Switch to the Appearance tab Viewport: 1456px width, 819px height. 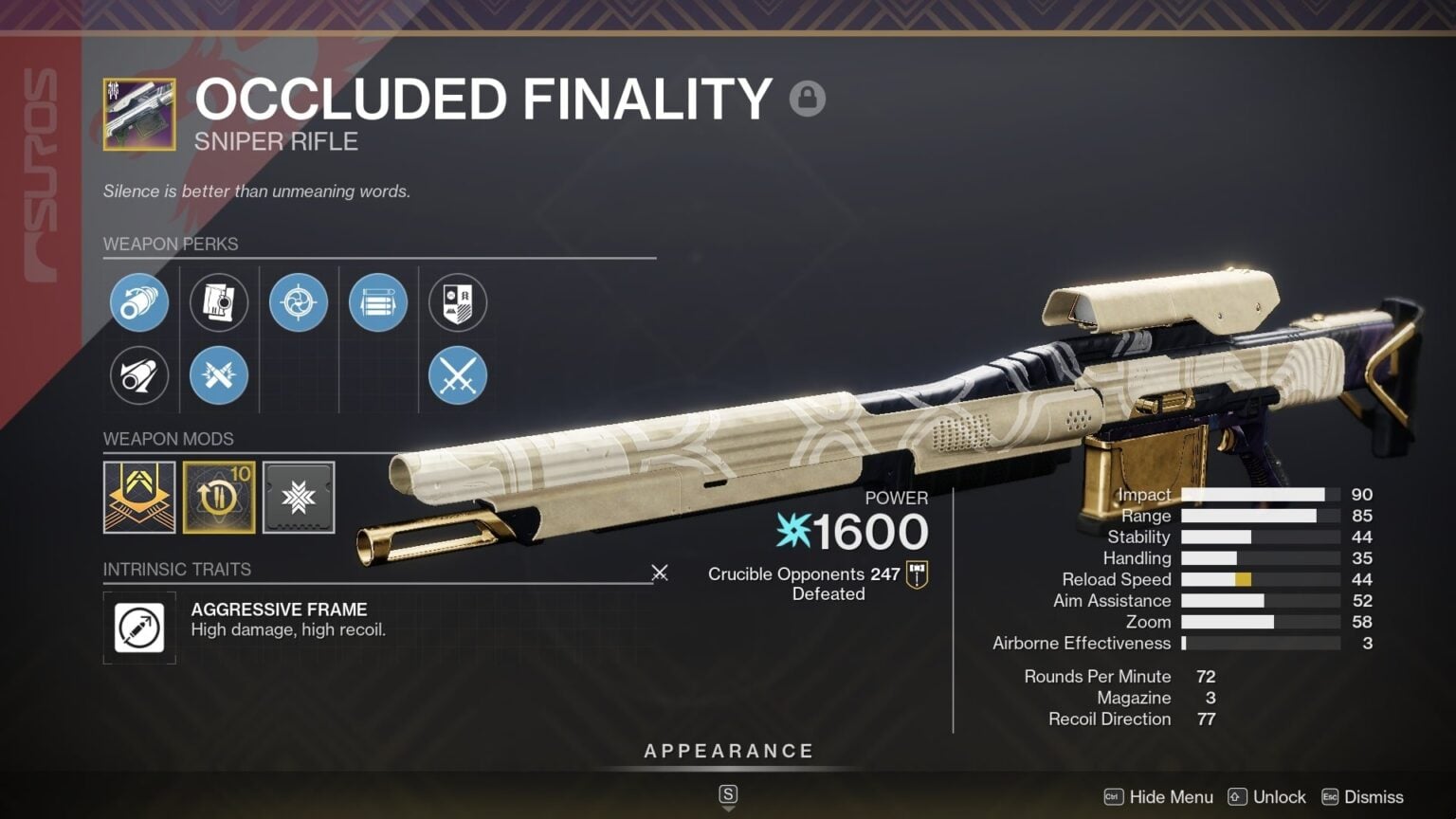(x=729, y=750)
